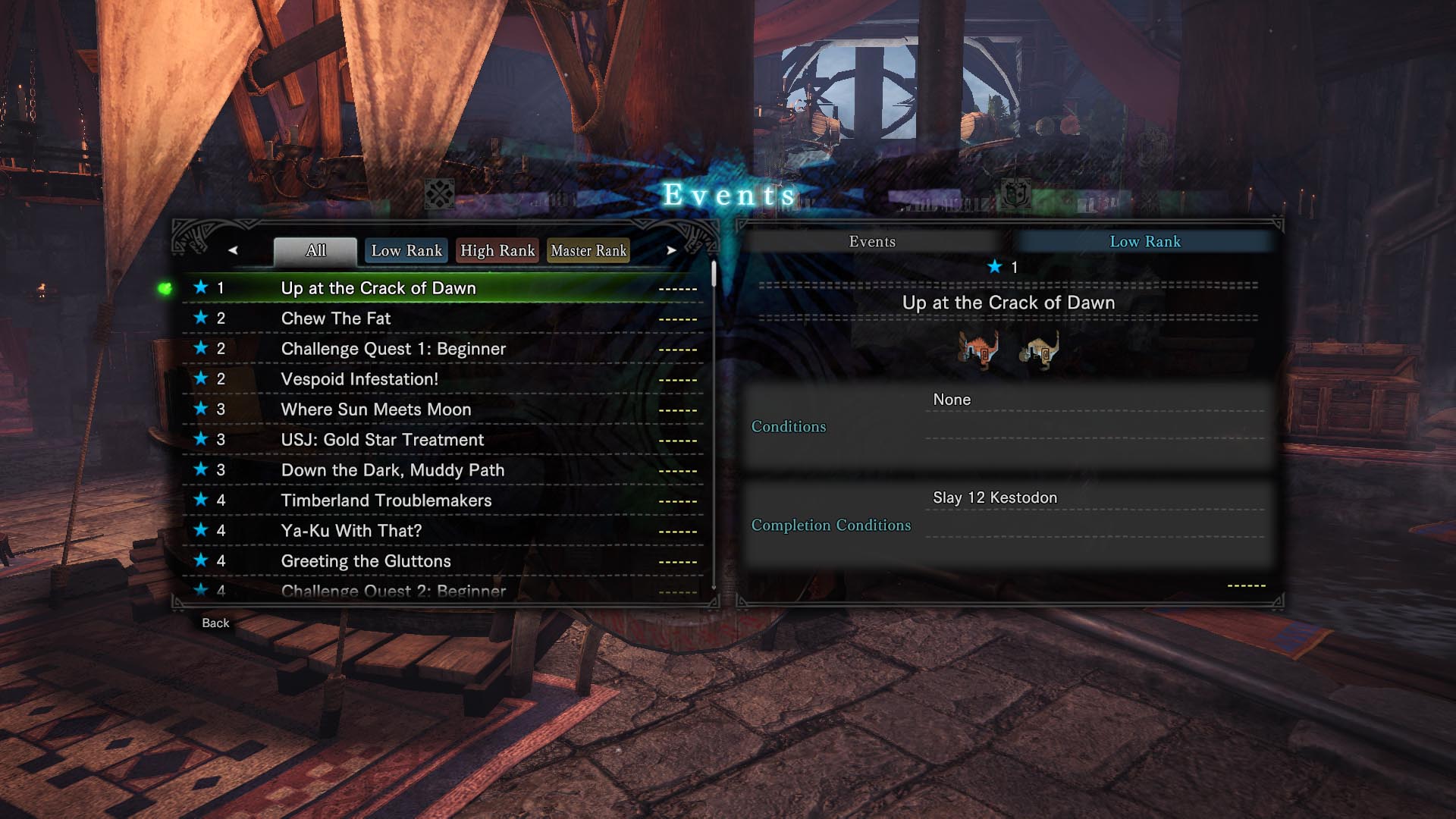Screen dimensions: 1456x819
Task: Choose the Chew The Fat quest
Action: pyautogui.click(x=336, y=318)
